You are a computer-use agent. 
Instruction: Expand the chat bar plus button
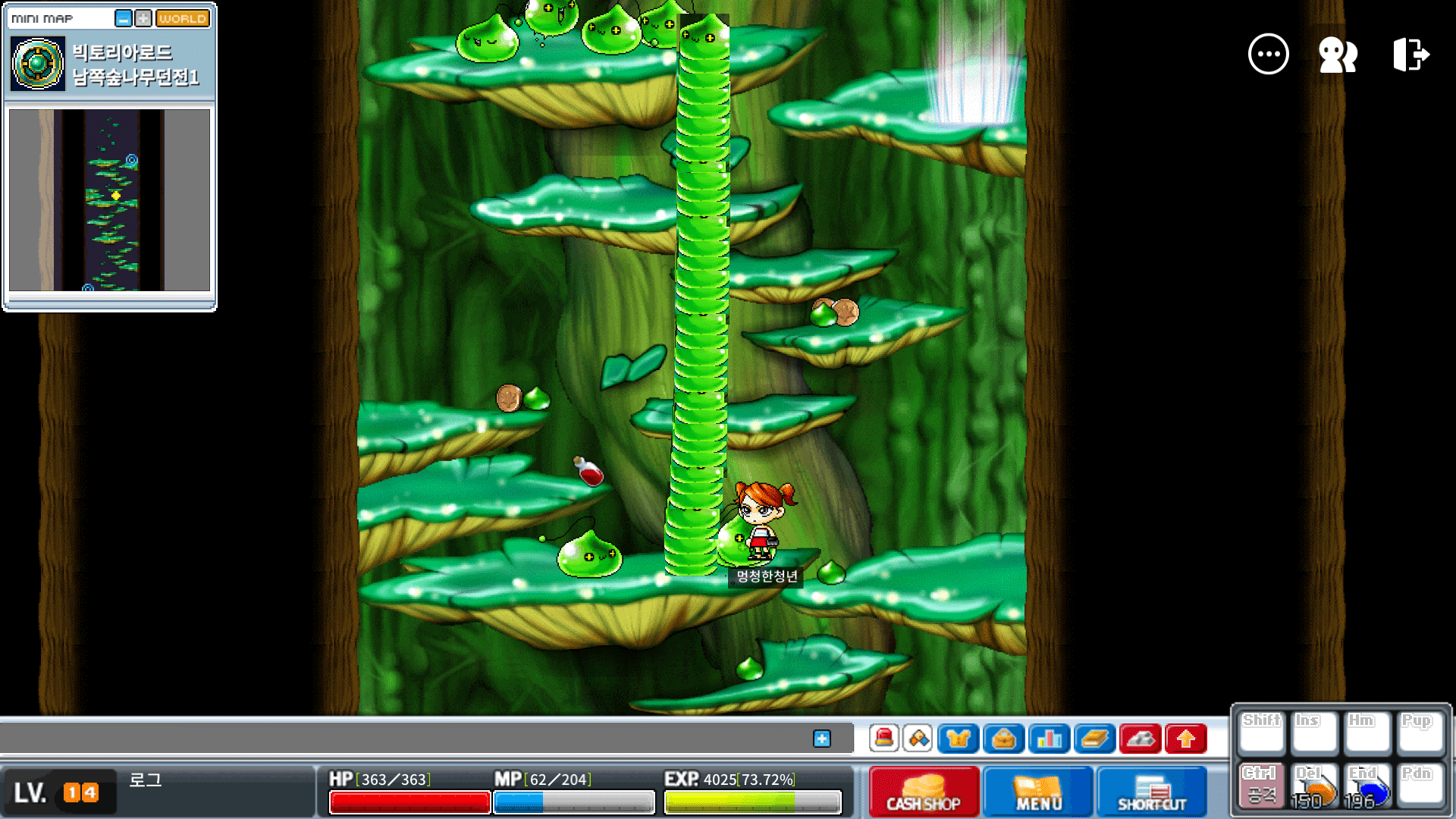pos(822,739)
